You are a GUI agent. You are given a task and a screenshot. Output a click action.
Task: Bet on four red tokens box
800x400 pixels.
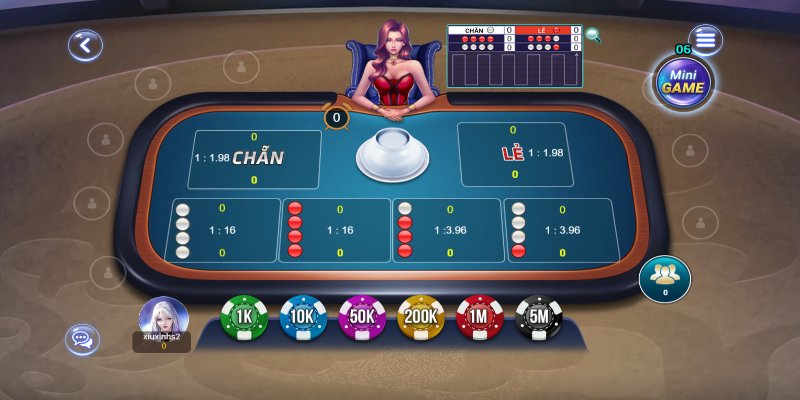tap(336, 230)
